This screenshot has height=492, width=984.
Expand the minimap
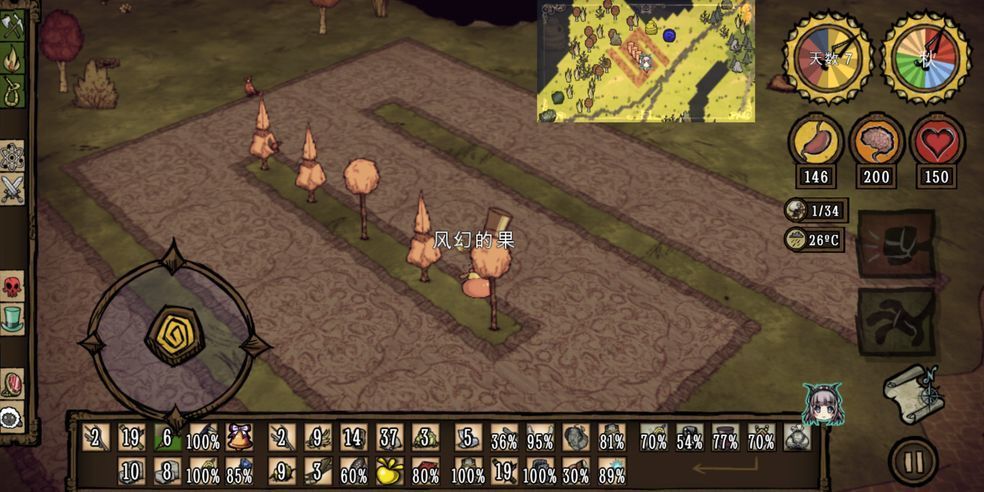click(646, 62)
